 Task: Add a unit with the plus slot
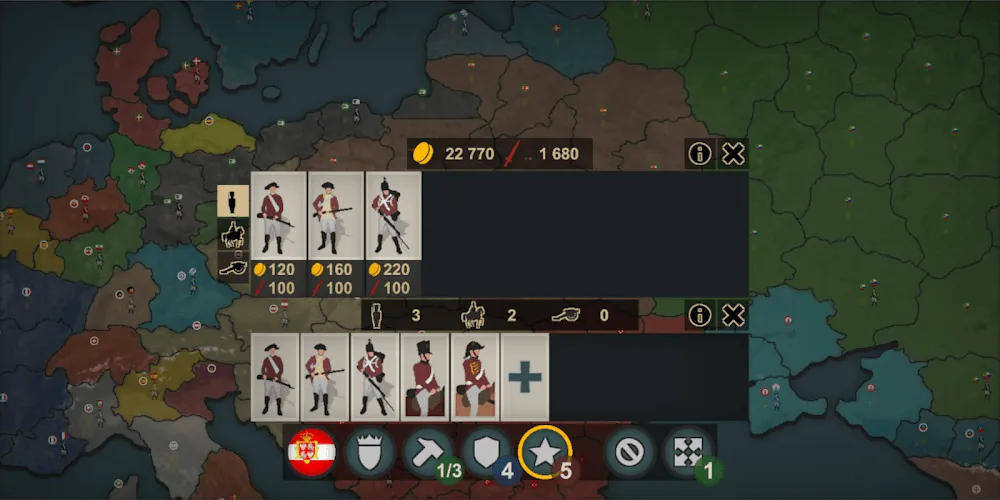coord(525,377)
